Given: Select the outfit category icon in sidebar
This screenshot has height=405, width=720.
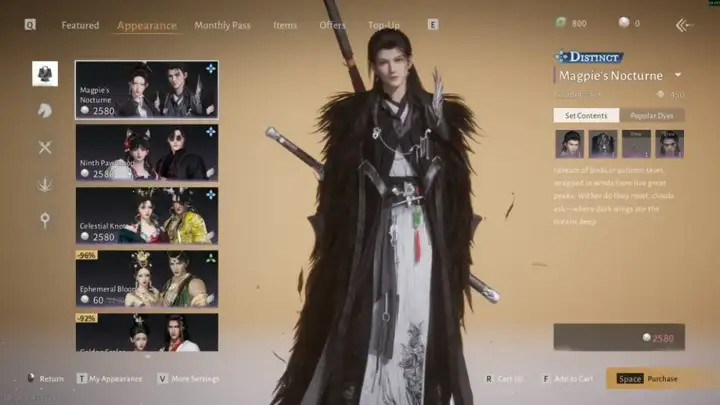Looking at the screenshot, I should [x=45, y=73].
